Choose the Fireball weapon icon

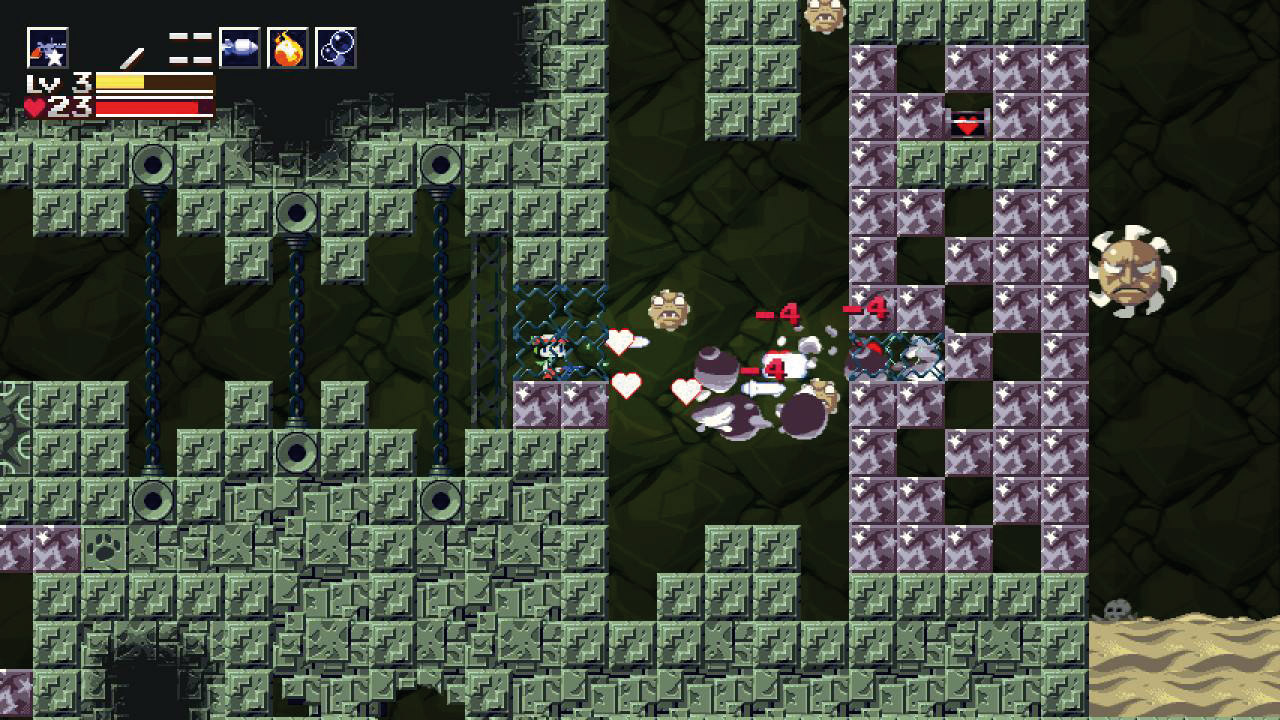pos(288,48)
